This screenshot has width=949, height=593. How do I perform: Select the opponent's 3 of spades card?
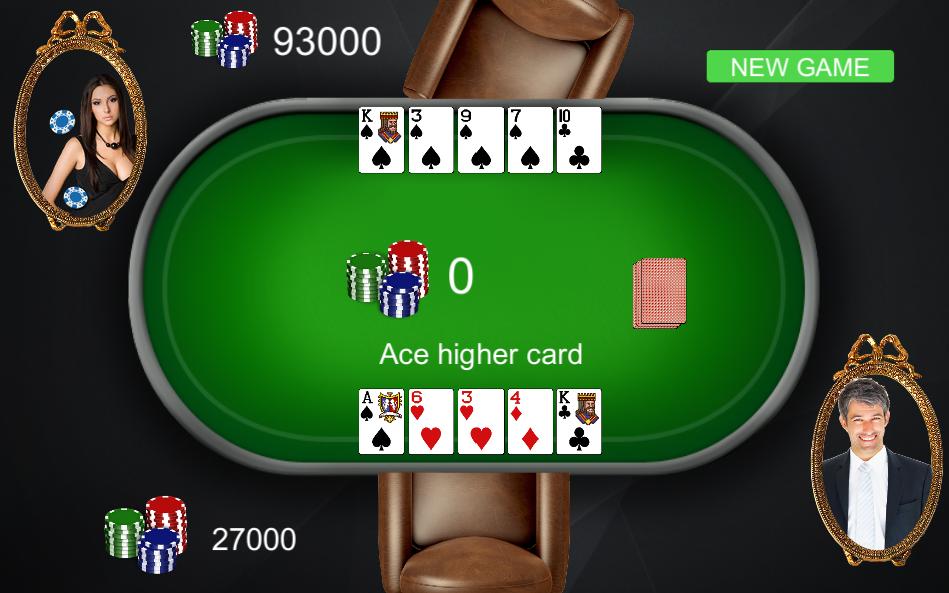coord(431,140)
